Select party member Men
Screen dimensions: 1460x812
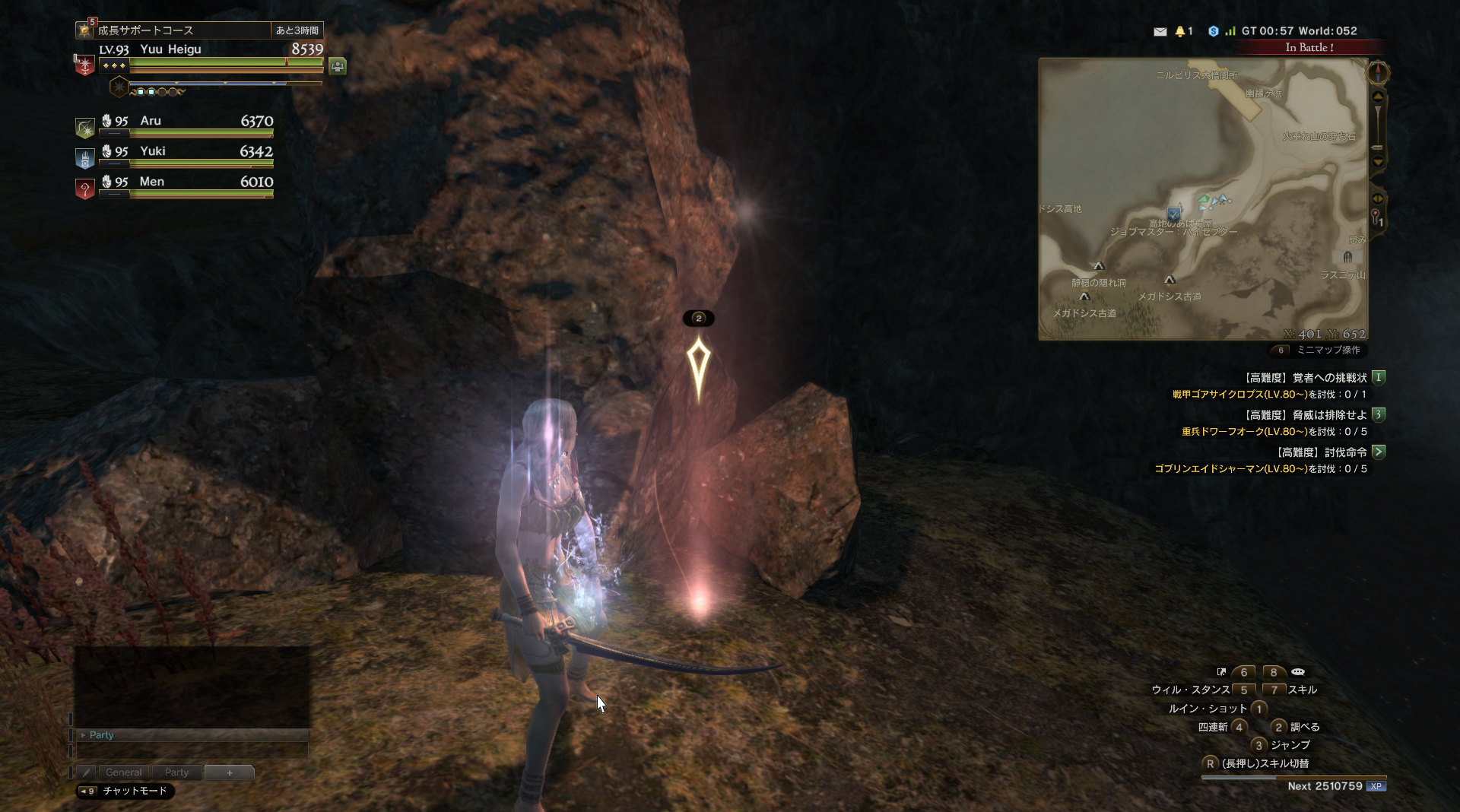[x=186, y=183]
